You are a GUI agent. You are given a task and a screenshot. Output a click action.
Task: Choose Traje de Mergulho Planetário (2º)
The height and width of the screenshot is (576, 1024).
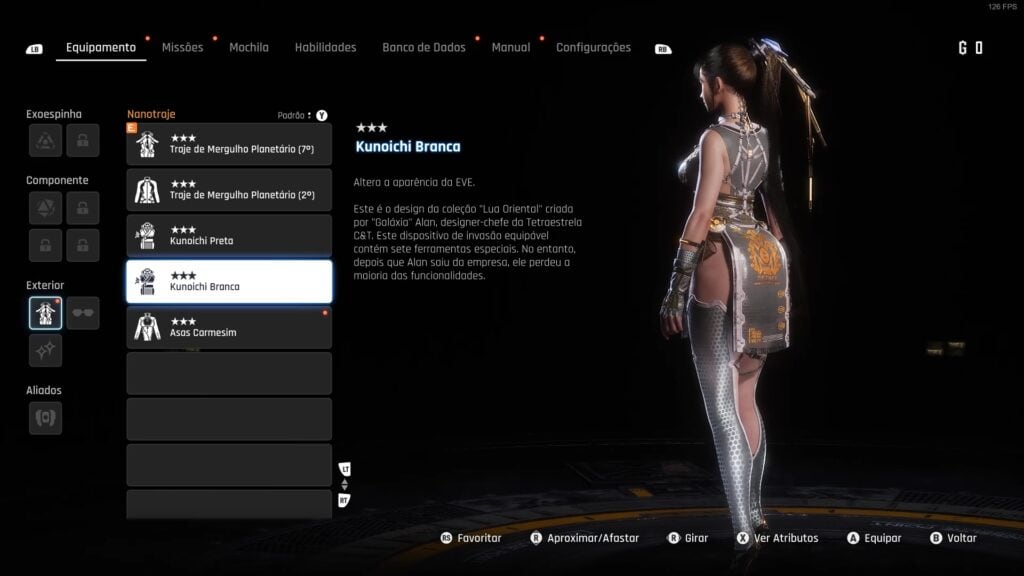229,190
